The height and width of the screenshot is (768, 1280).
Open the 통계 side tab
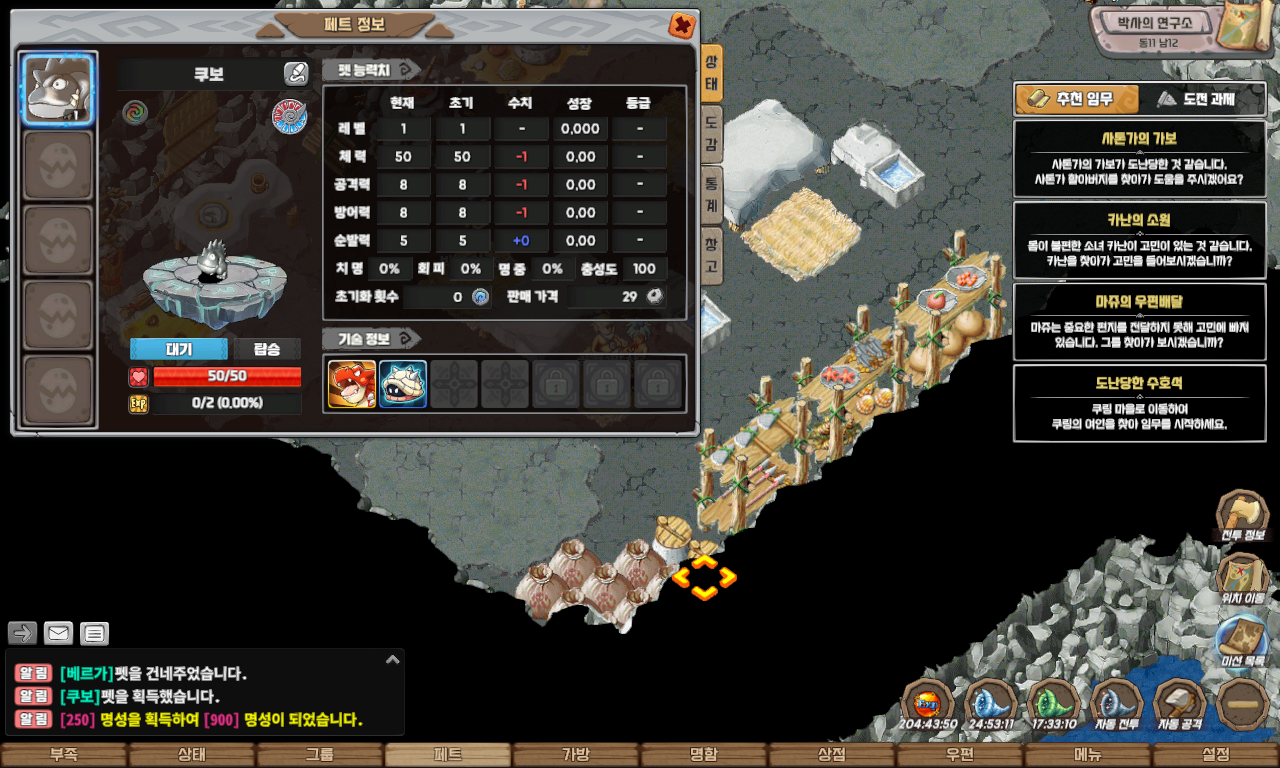(x=711, y=192)
